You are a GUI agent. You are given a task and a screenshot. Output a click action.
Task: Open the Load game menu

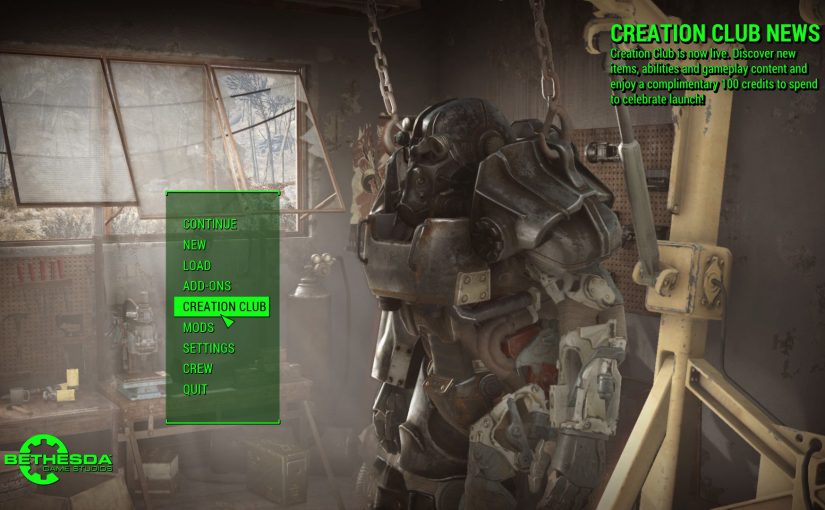(x=197, y=266)
